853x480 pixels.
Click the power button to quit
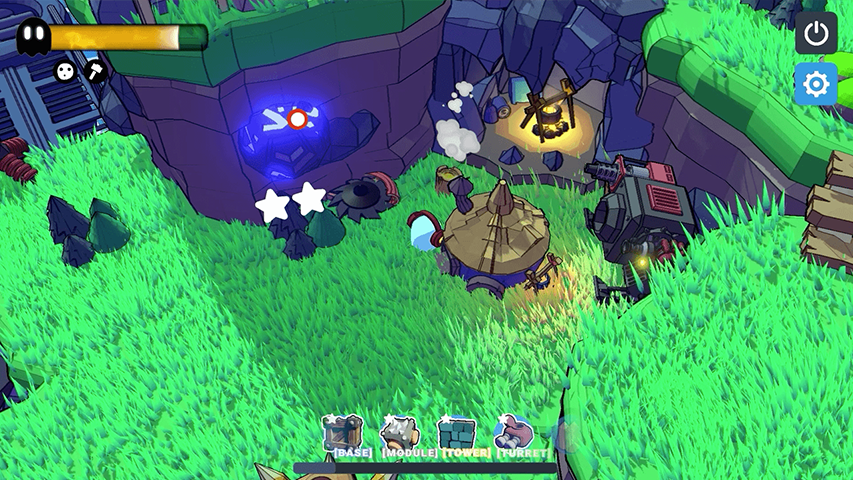click(x=816, y=34)
